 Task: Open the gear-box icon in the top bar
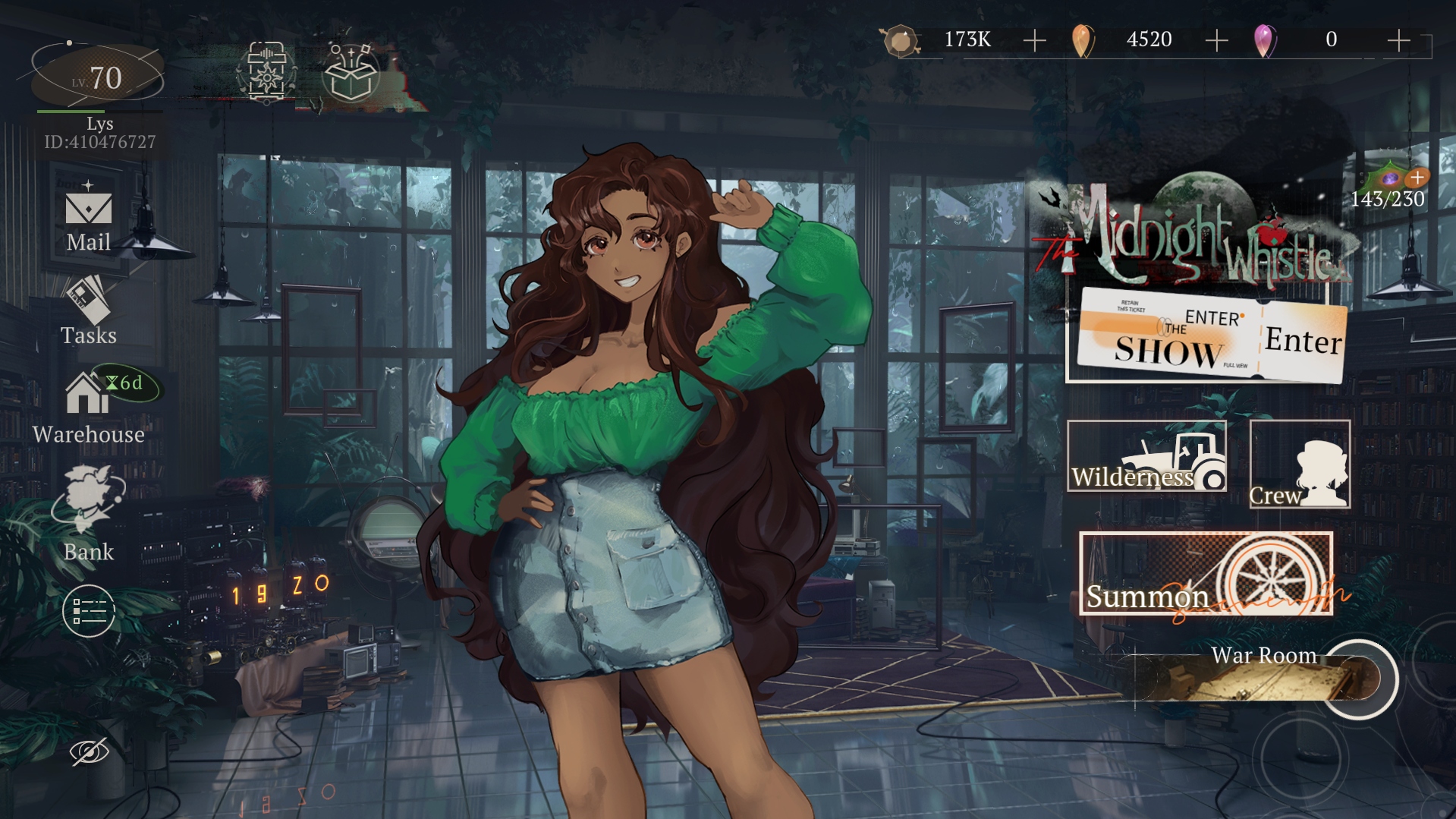[266, 73]
